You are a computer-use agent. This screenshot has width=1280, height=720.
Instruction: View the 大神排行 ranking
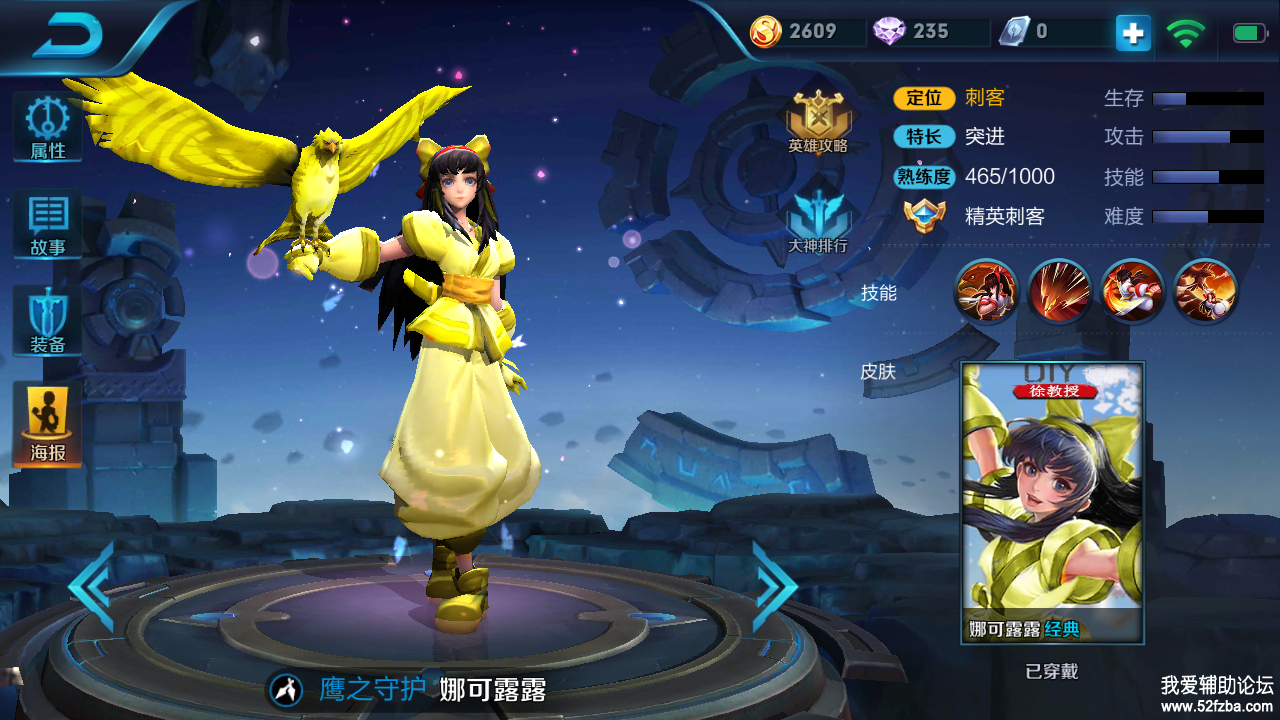(x=817, y=222)
